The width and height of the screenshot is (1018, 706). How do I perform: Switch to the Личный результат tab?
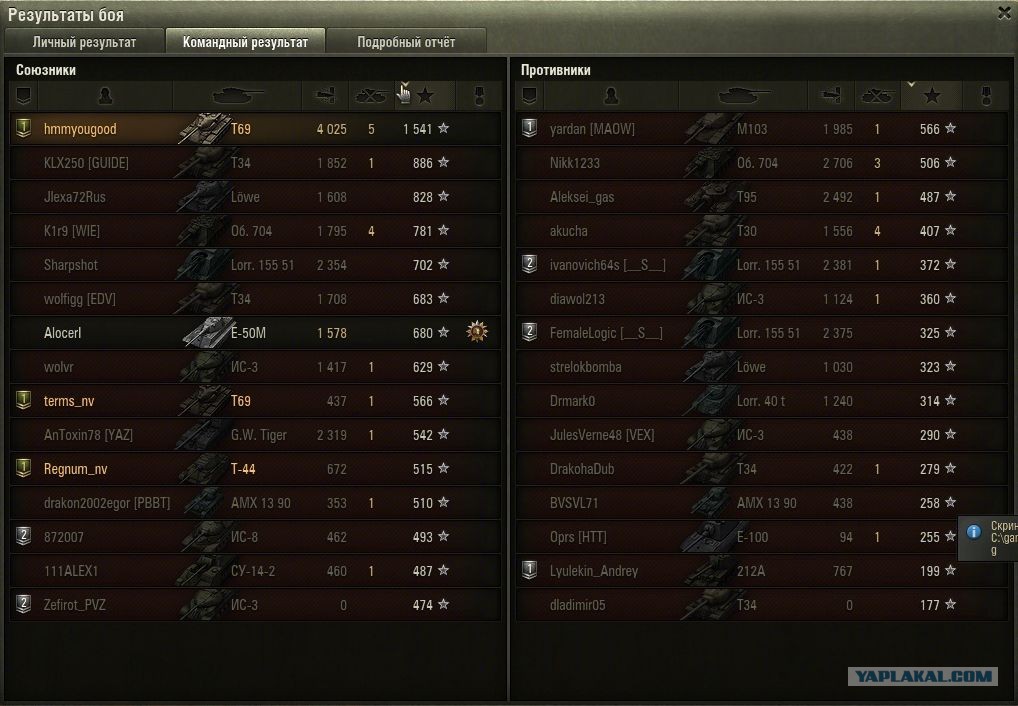[x=84, y=42]
